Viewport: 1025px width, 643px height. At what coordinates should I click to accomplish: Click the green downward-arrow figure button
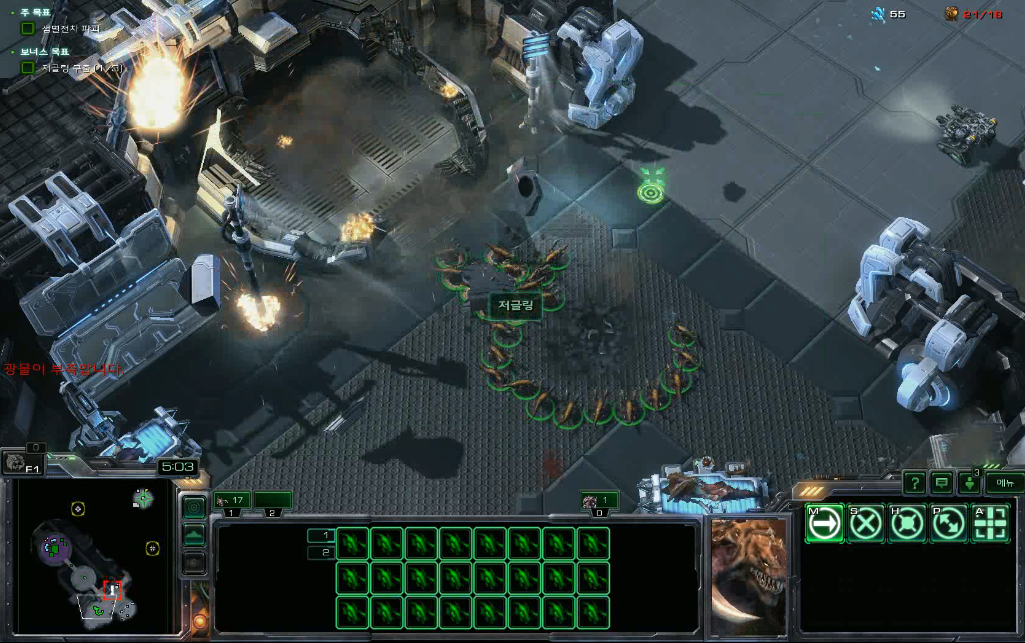pyautogui.click(x=970, y=483)
